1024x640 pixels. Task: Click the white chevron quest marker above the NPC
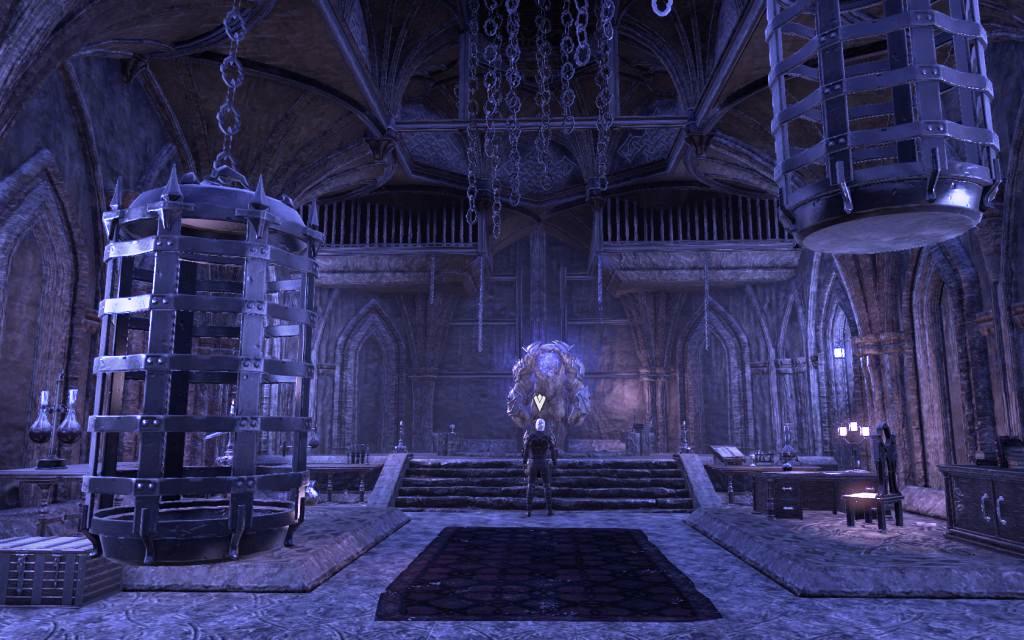pos(540,403)
